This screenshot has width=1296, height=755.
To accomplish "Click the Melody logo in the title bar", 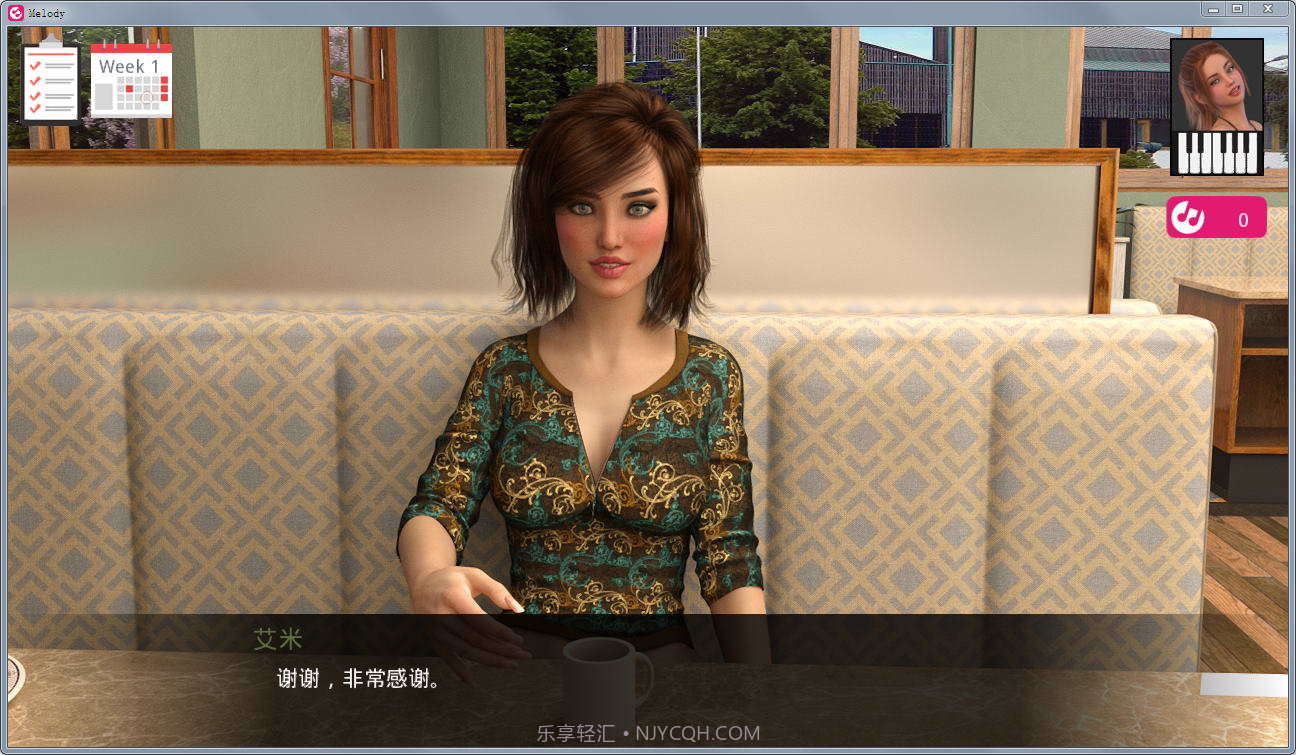I will pos(14,12).
